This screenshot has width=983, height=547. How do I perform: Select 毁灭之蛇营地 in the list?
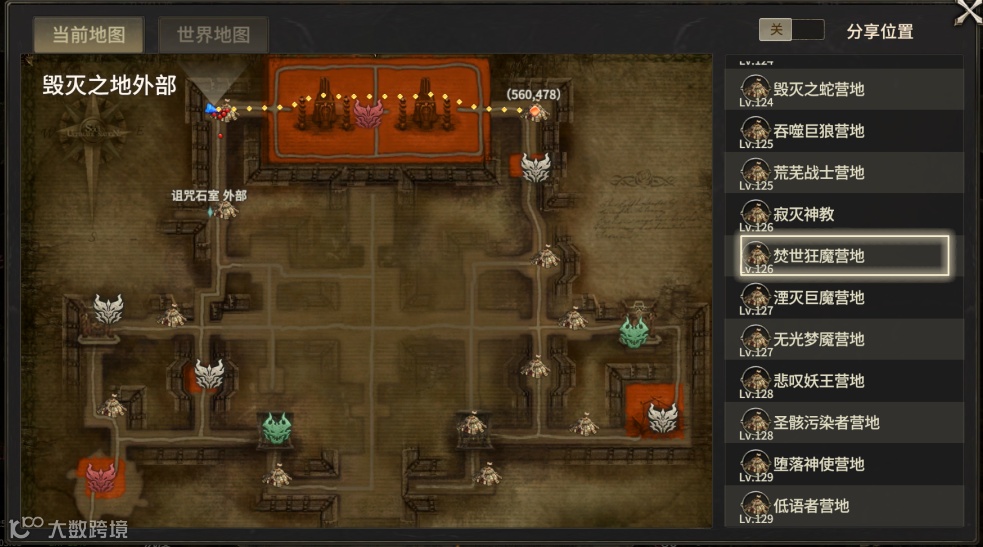844,89
